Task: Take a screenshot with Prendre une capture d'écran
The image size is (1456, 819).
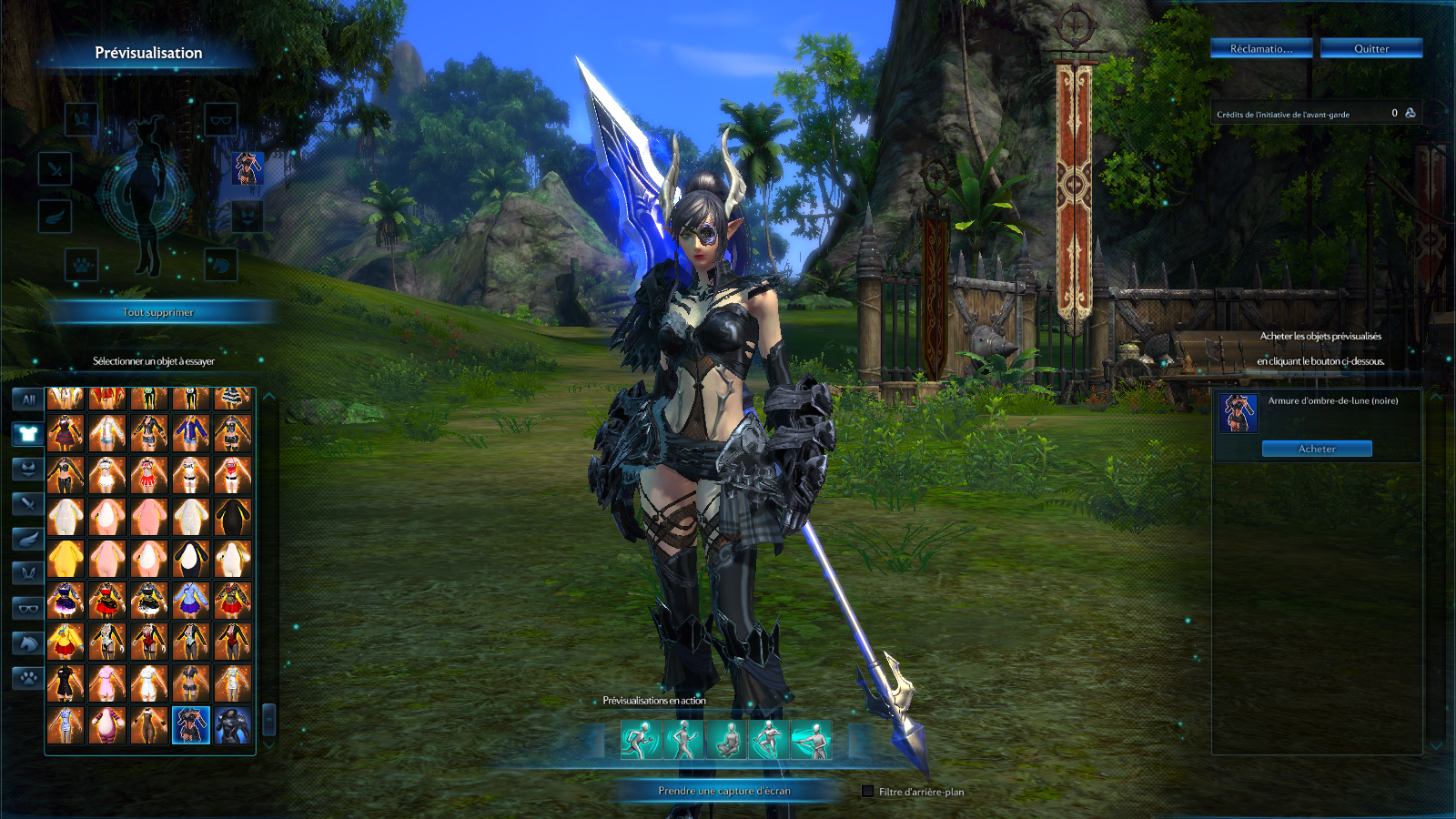Action: tap(723, 791)
